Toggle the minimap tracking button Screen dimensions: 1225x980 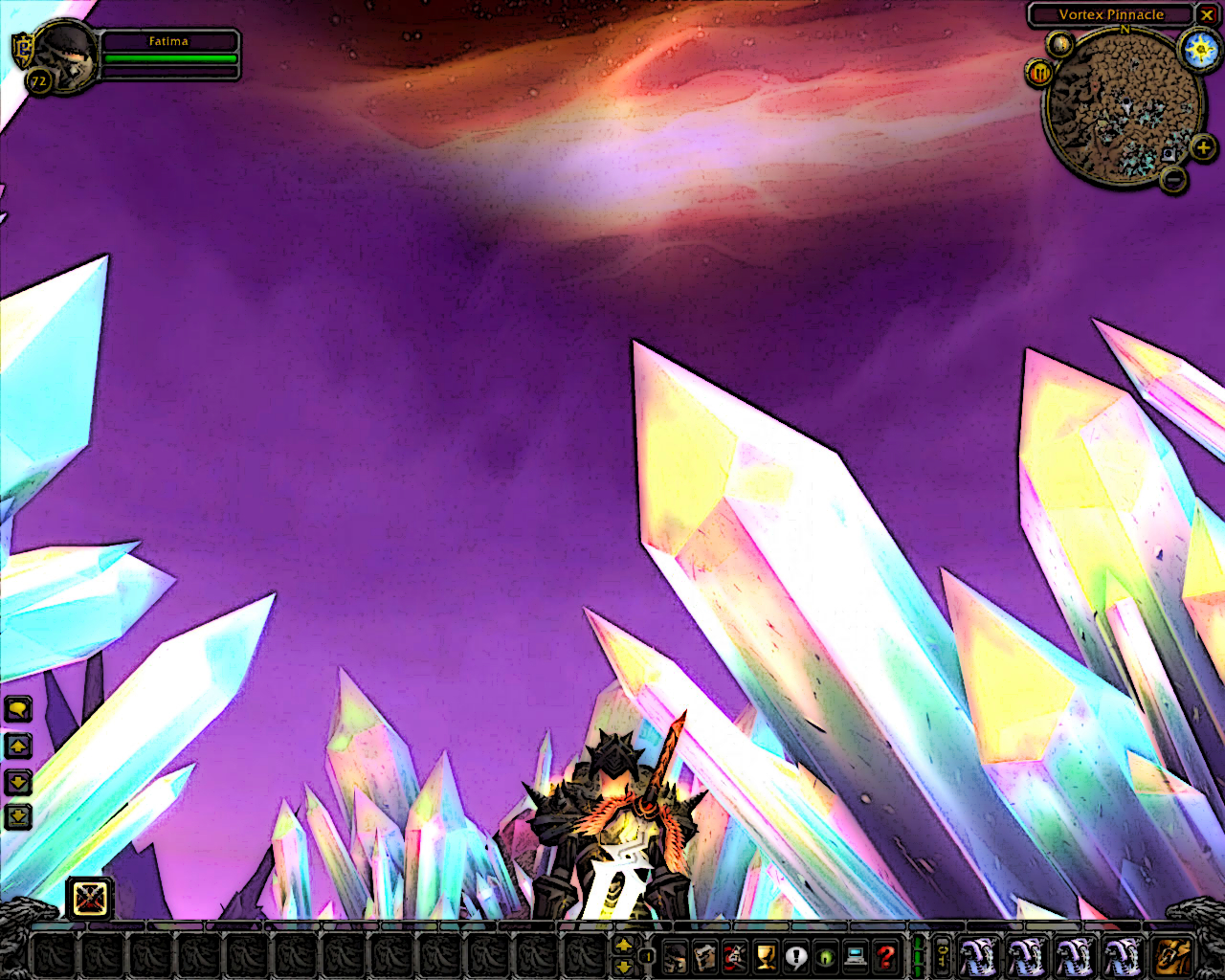coord(1059,44)
